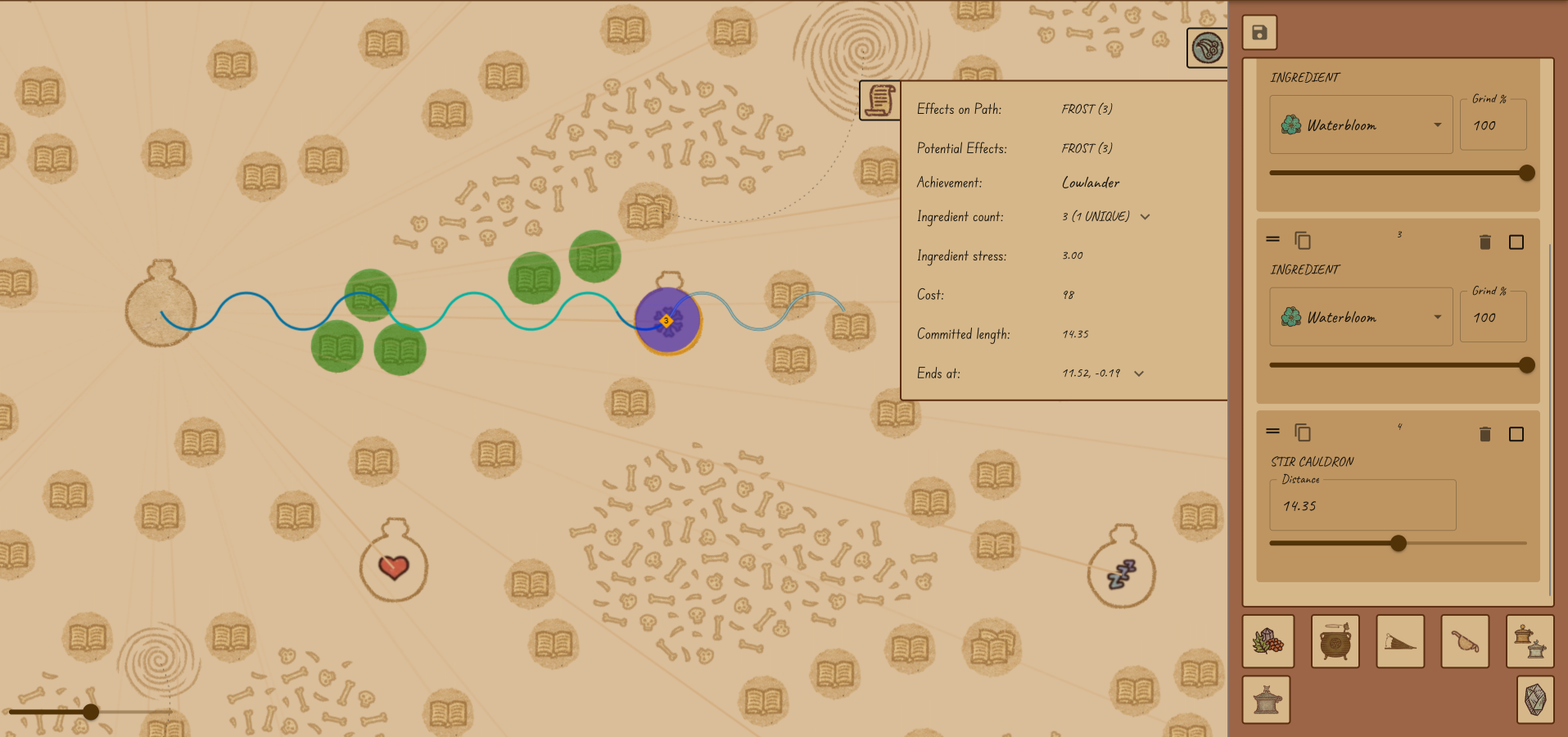
Task: Toggle the recipe scroll info panel
Action: click(x=880, y=101)
